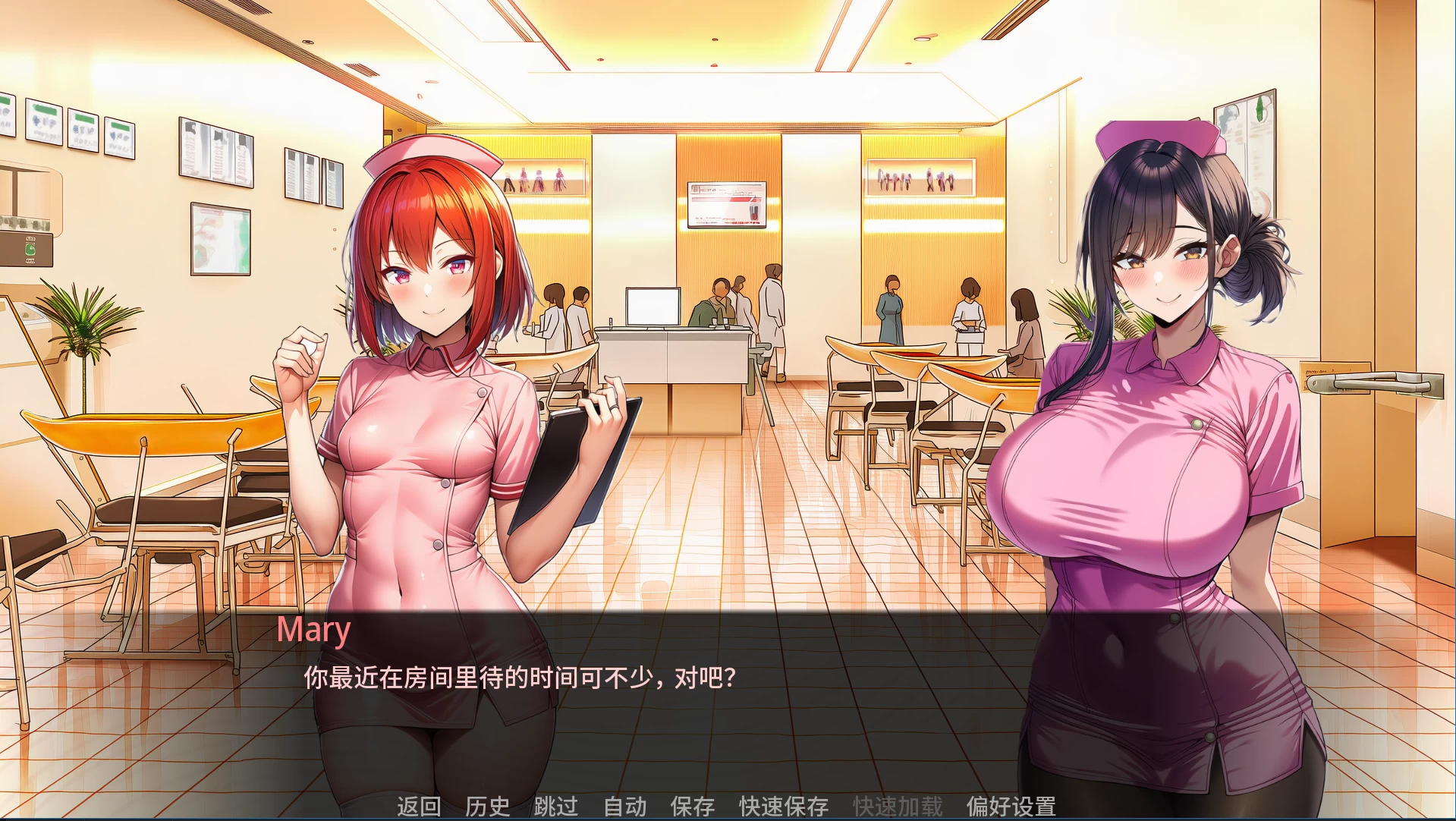This screenshot has height=821, width=1456.
Task: Toggle 自动 auto-advance mode
Action: [624, 807]
